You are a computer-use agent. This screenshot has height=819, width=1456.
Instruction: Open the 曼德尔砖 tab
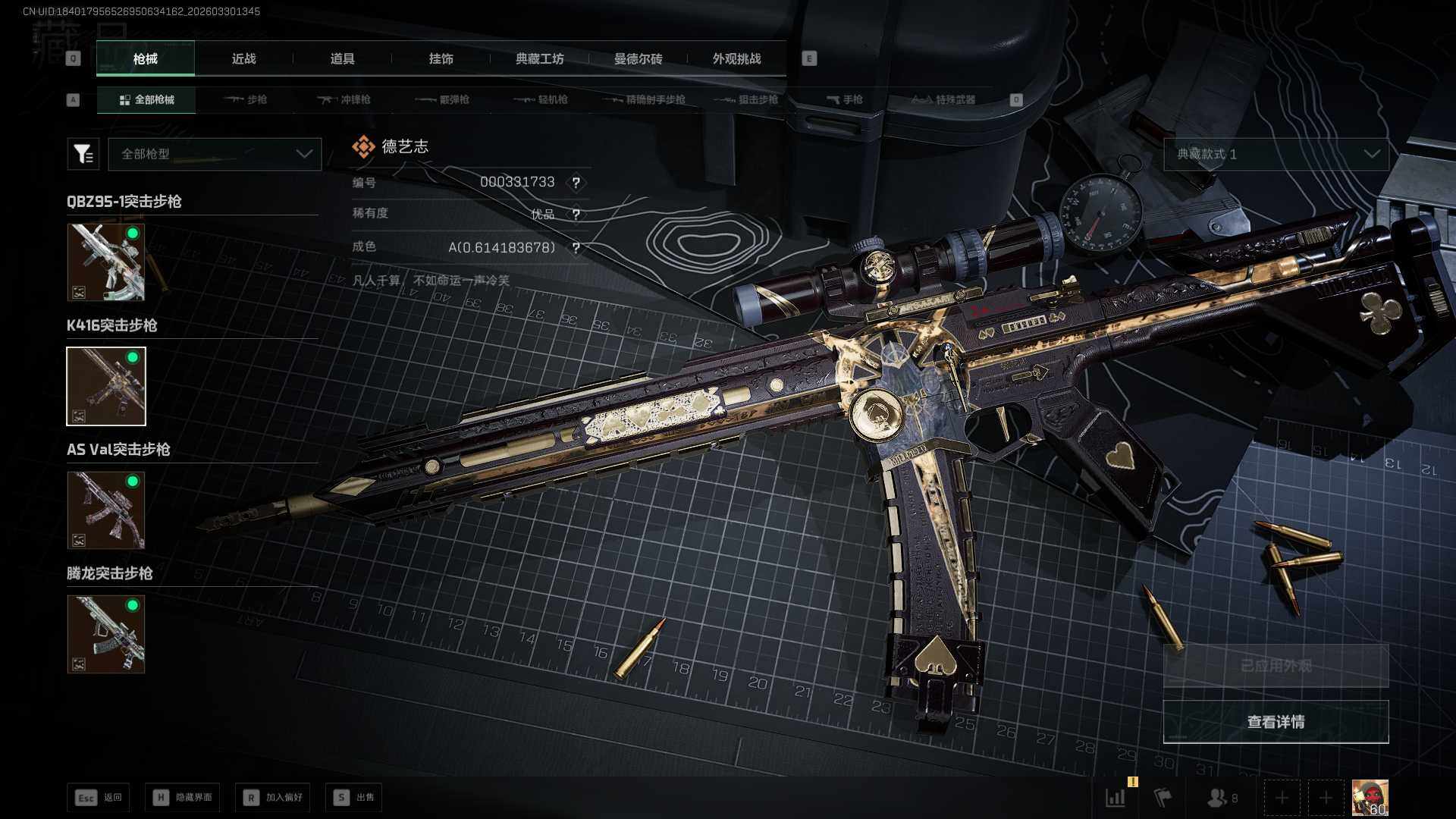pyautogui.click(x=638, y=59)
